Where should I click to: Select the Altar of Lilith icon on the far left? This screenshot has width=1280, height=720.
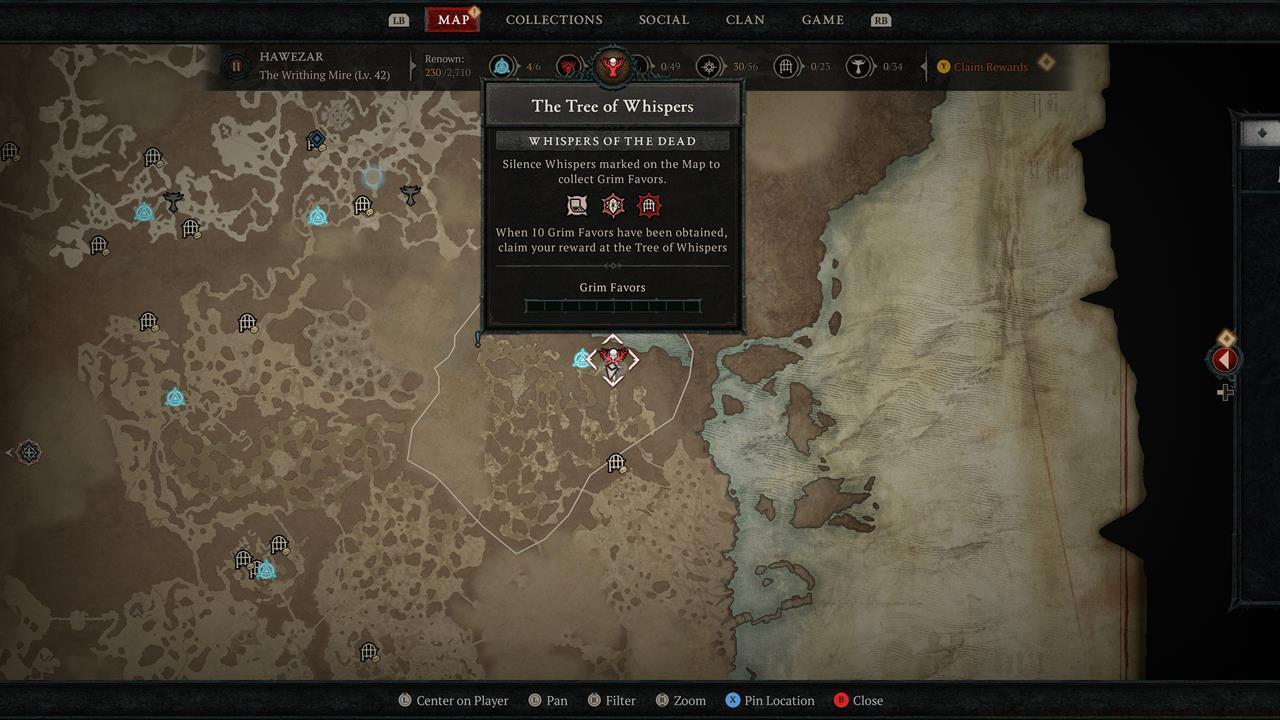(x=28, y=453)
